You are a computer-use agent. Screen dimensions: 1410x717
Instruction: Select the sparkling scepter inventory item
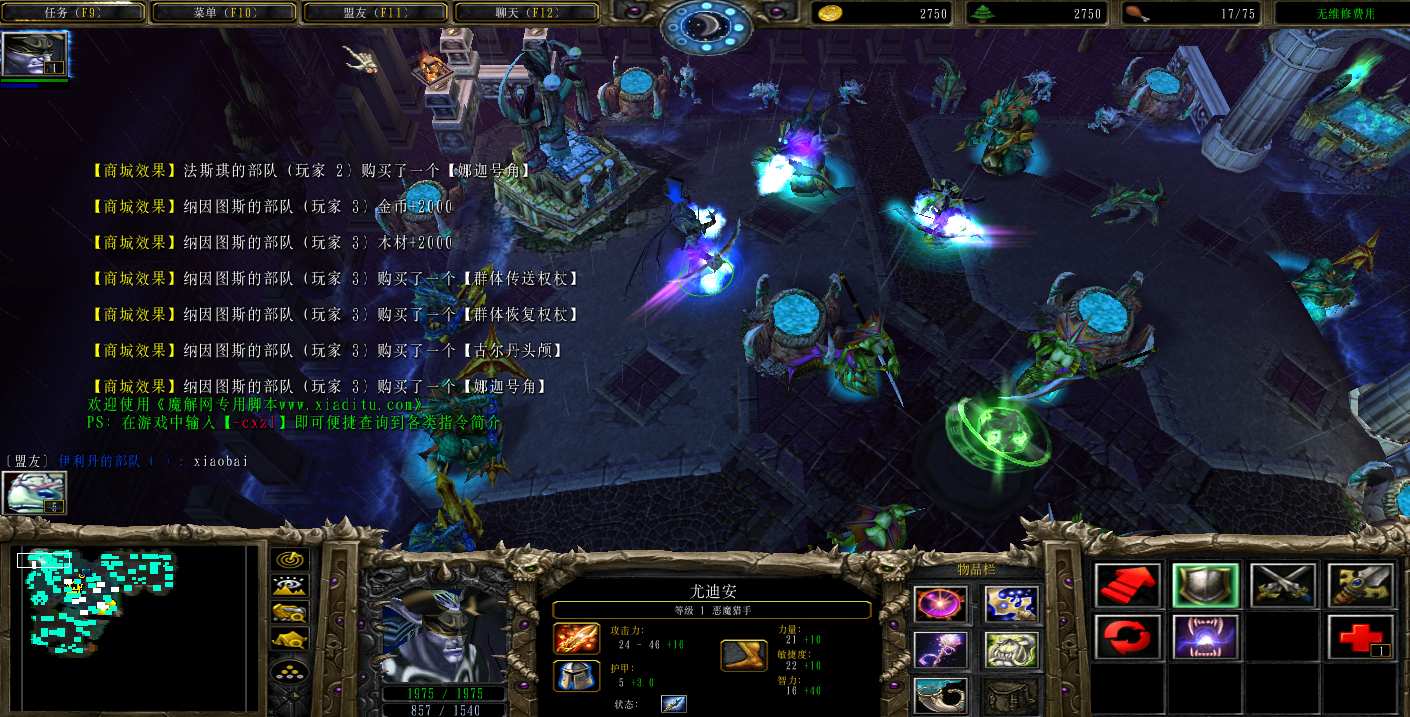point(940,650)
